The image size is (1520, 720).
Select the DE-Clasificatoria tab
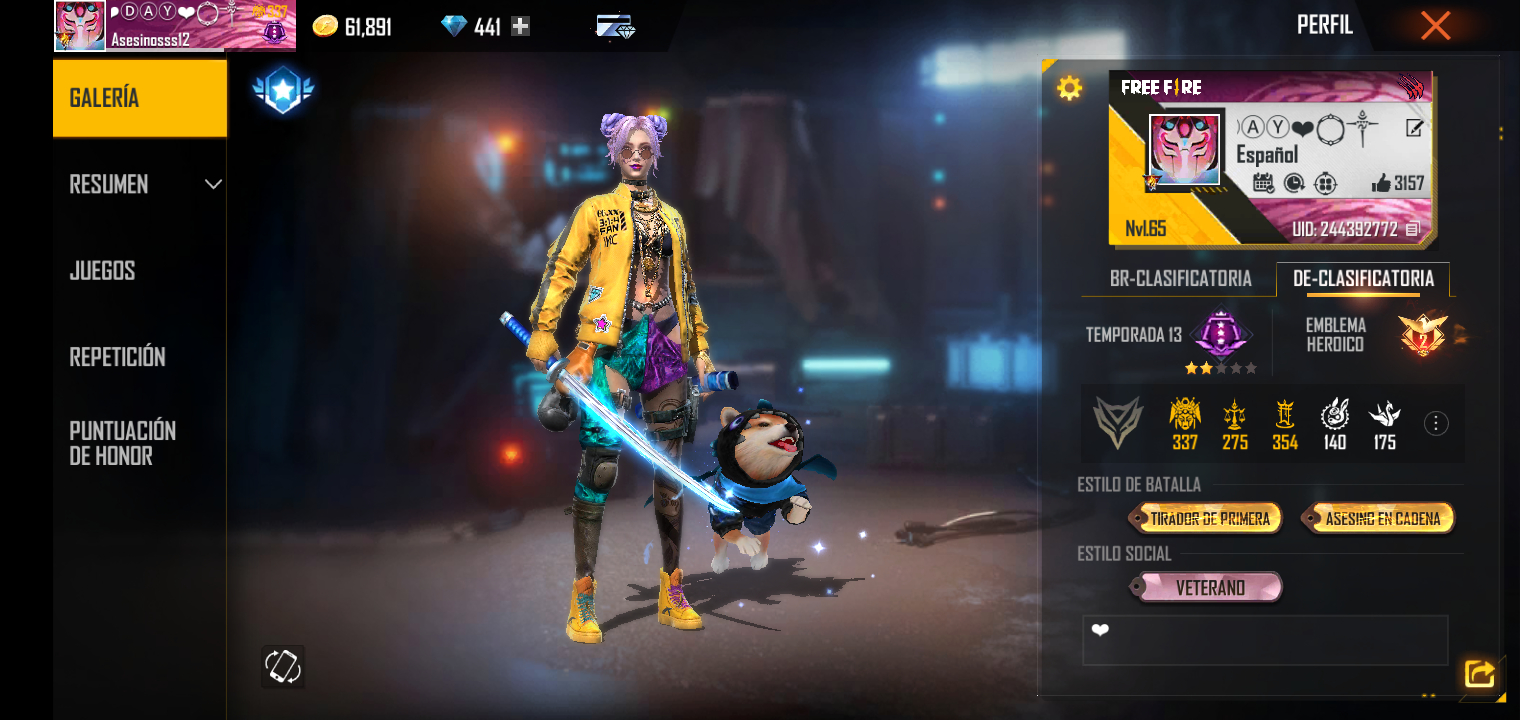click(1363, 279)
